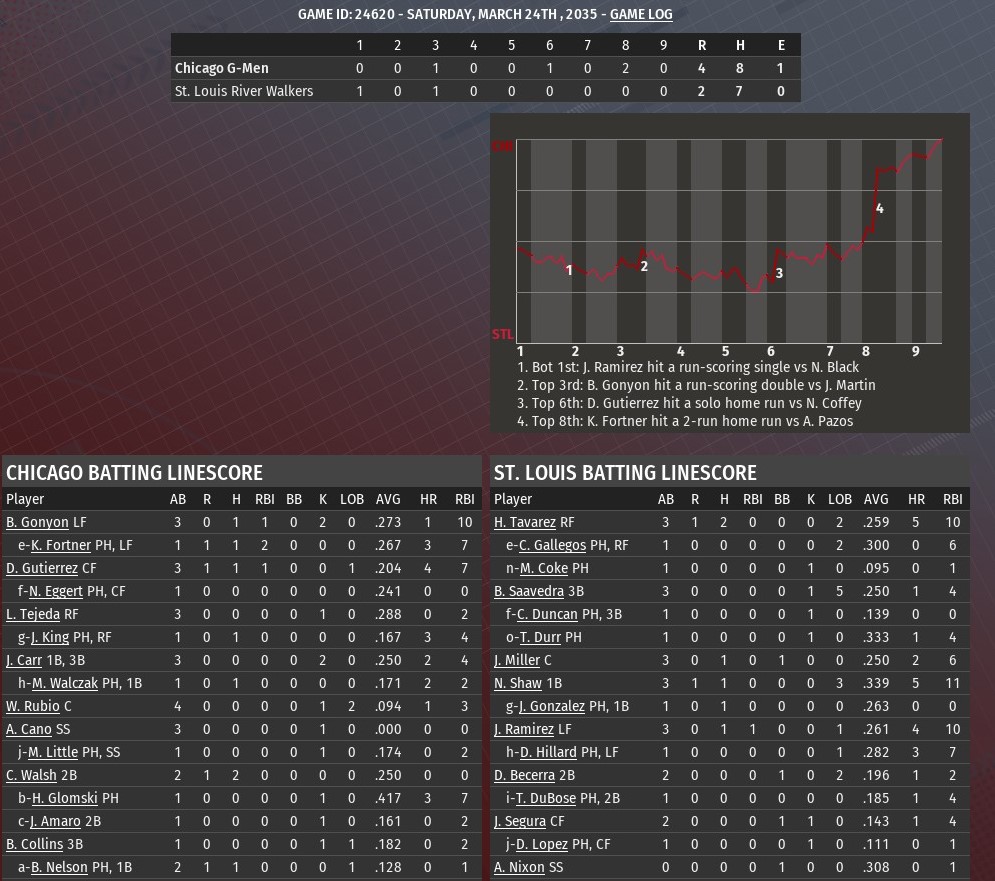Screen dimensions: 995x881
Task: Select C. Walsh from batting linescore
Action: tap(31, 775)
